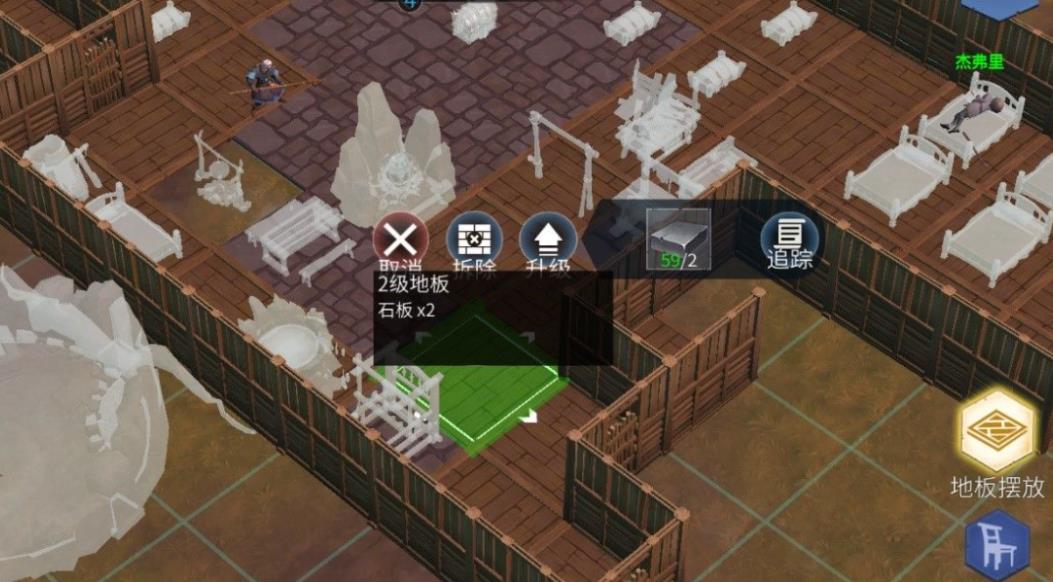This screenshot has height=582, width=1053.
Task: Track required materials (追踪)
Action: click(x=789, y=241)
